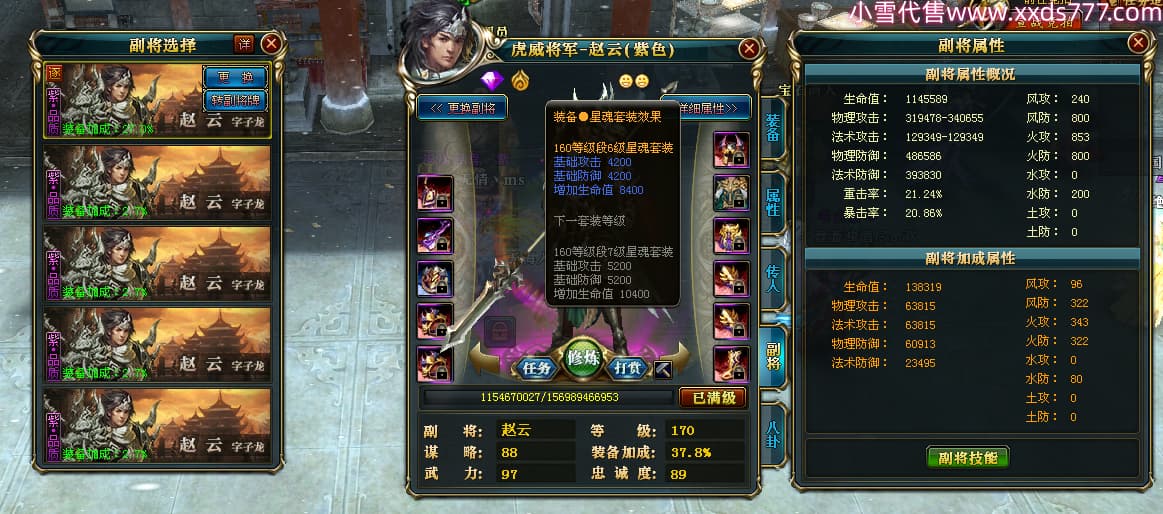Click the 更换副将 button
1163x514 pixels.
[x=462, y=107]
